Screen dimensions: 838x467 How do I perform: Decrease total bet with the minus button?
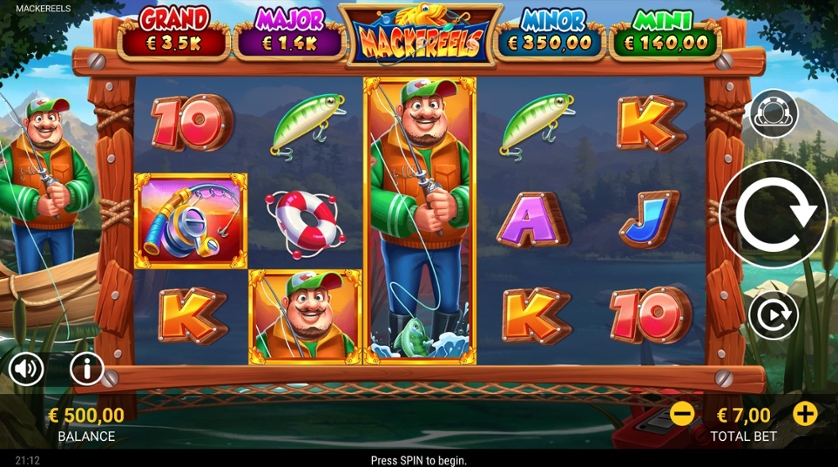[x=682, y=413]
